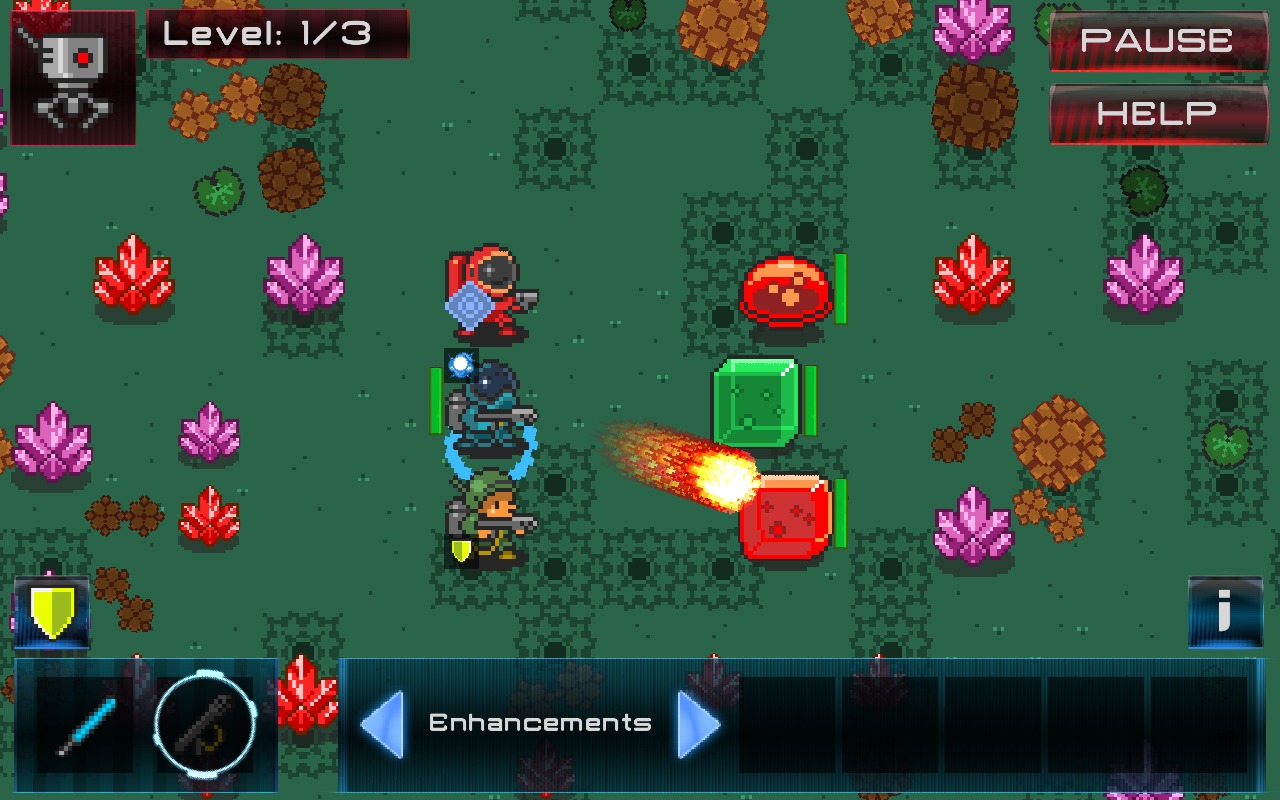Go to previous category before Enhancements
The image size is (1280, 800).
(381, 723)
